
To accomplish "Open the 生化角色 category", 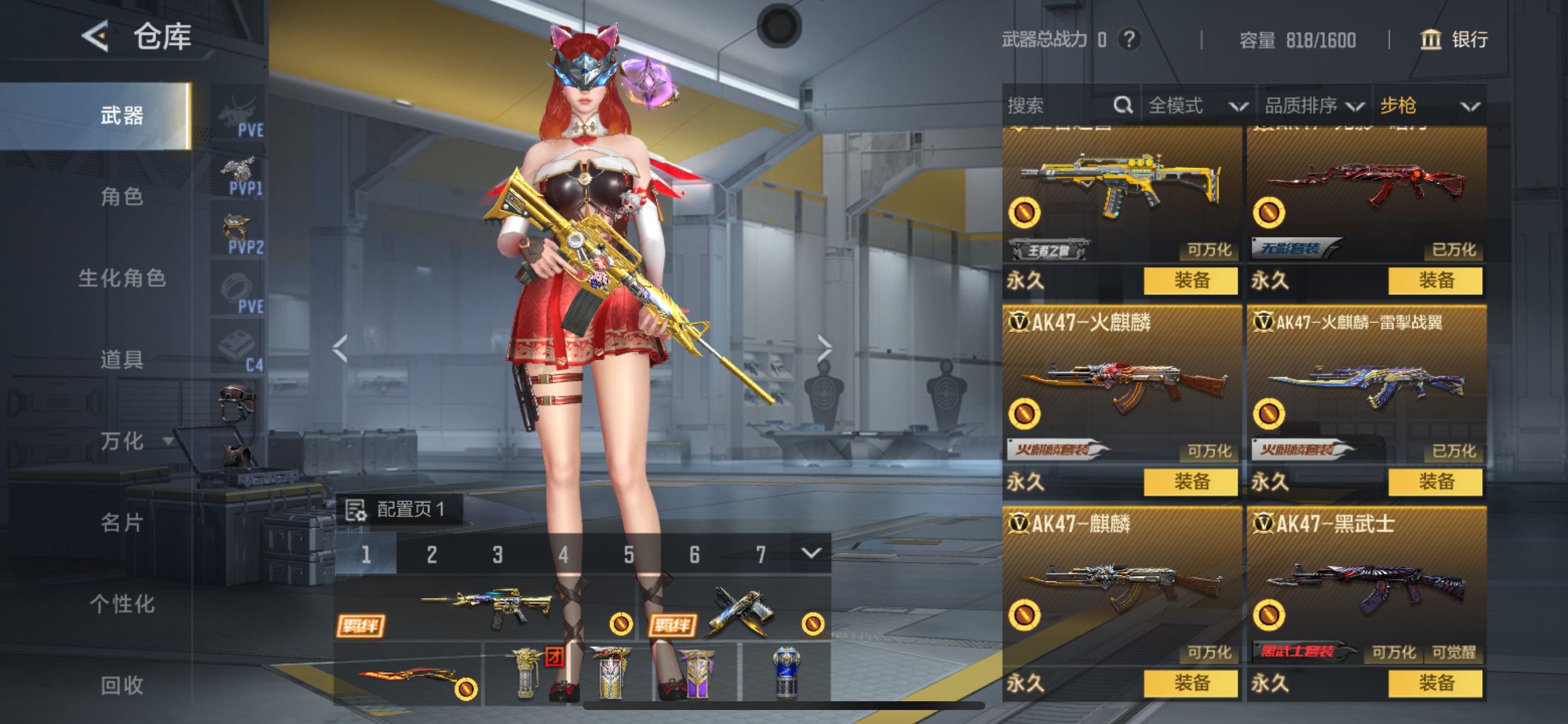I will point(123,278).
